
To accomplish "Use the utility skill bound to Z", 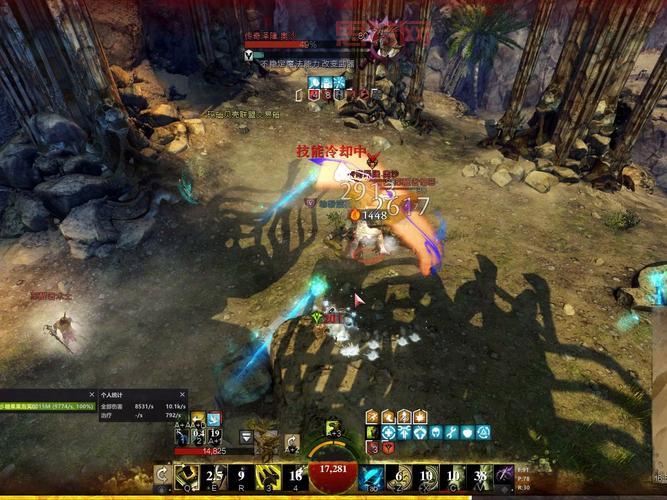I will (x=399, y=475).
